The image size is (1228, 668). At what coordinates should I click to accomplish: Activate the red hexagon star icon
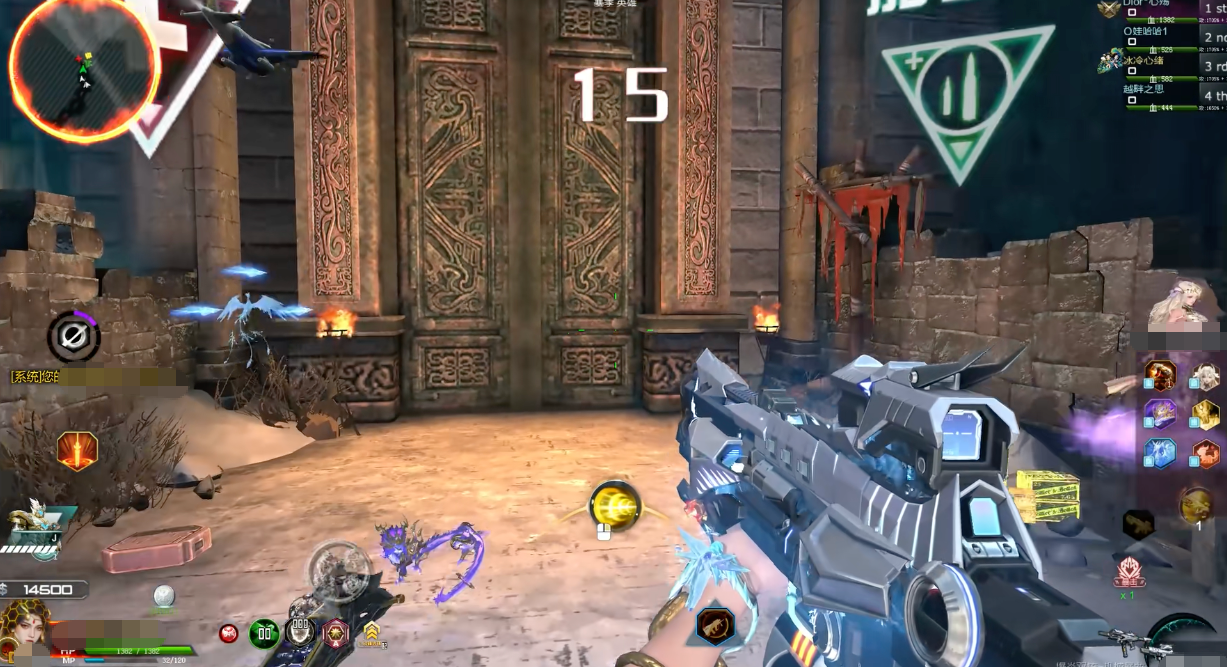(x=335, y=632)
